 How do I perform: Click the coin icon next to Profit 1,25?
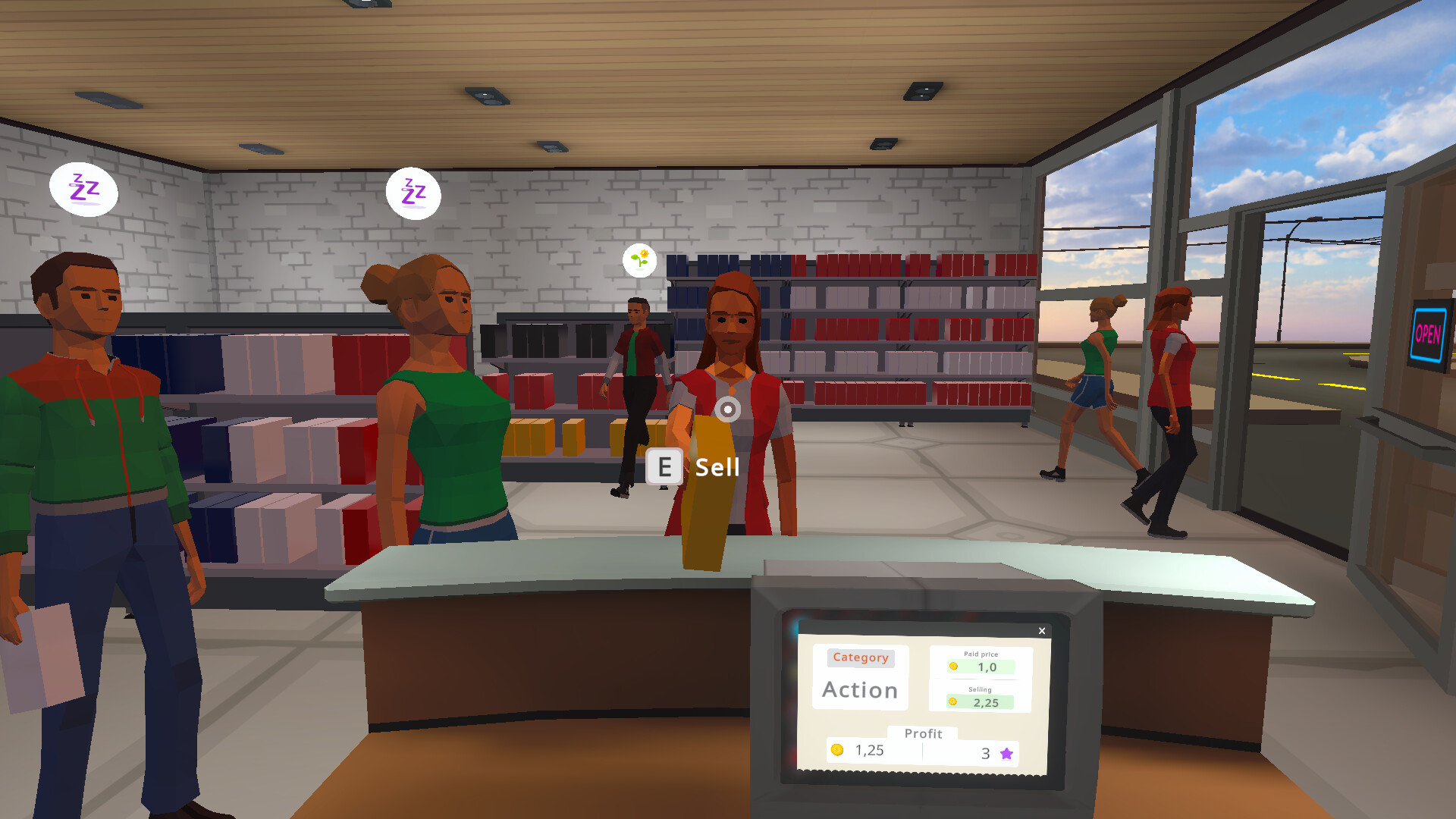[838, 750]
